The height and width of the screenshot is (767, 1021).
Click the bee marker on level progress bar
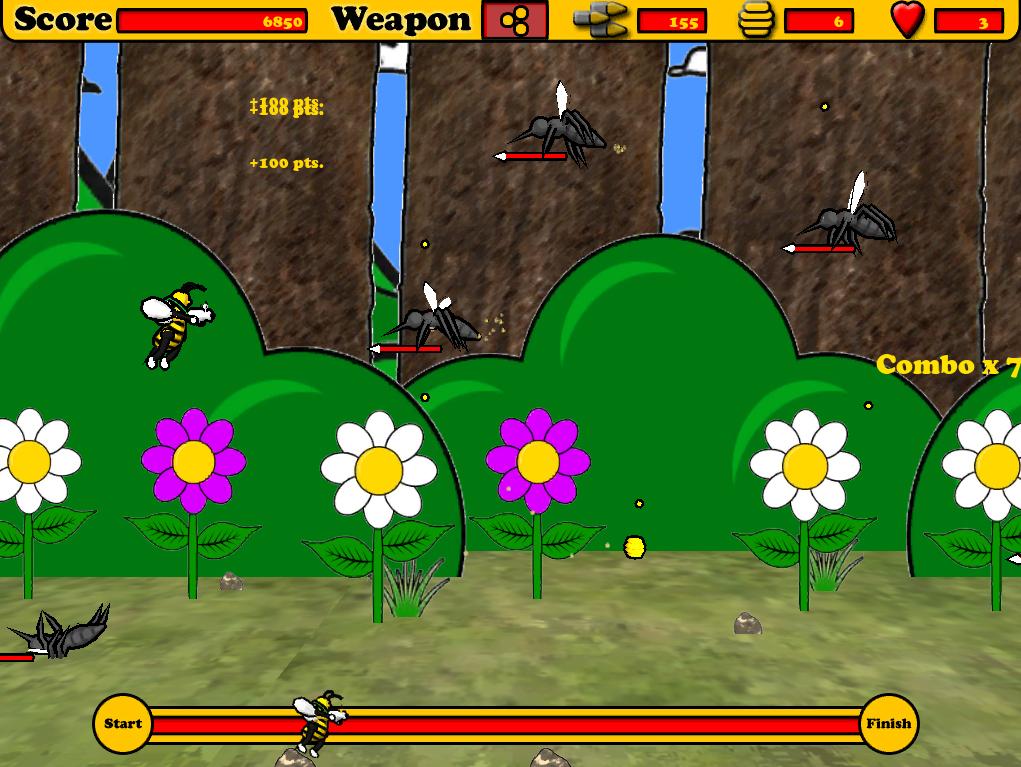(319, 720)
